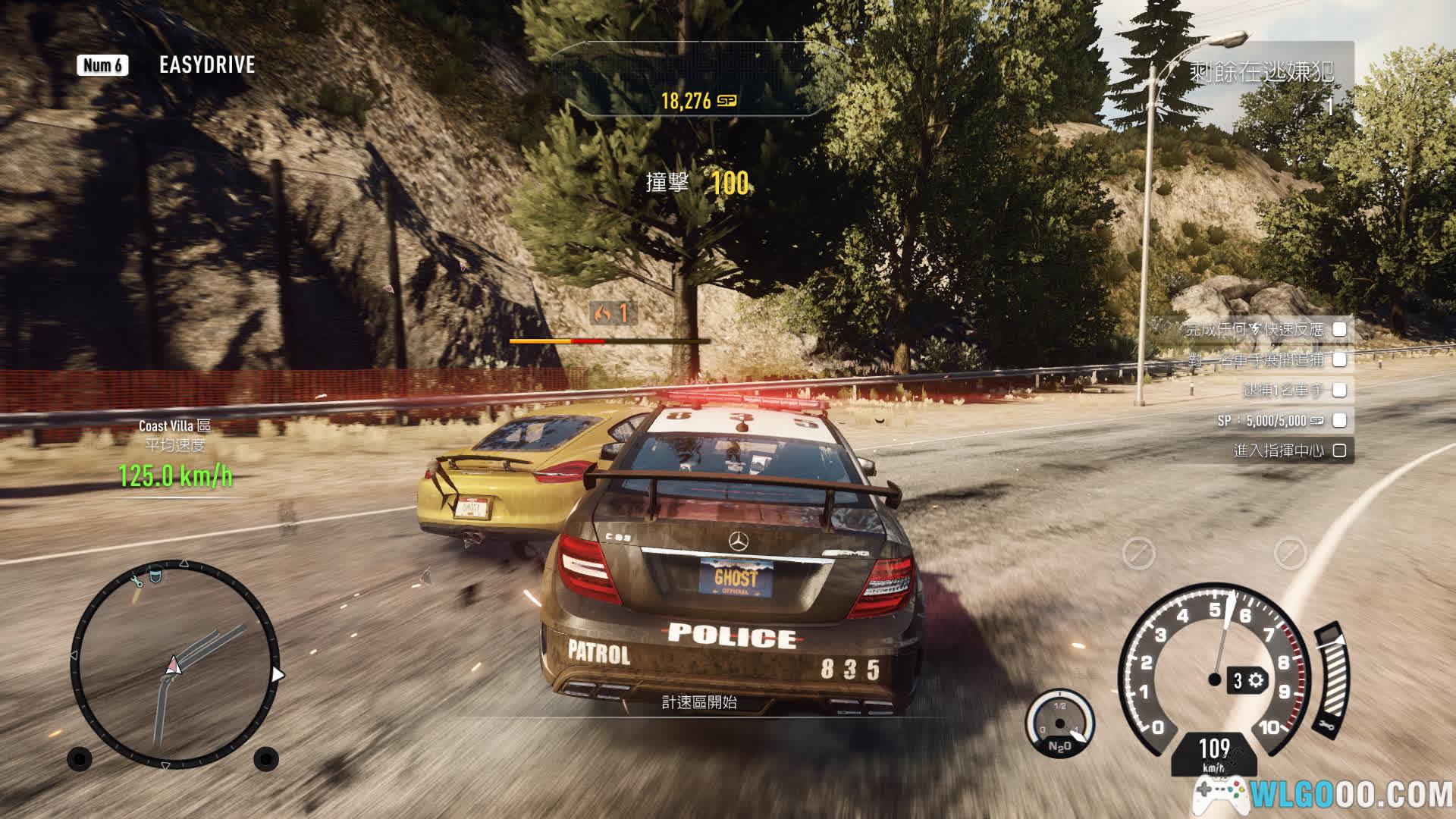Select the blue shield marker on minimap
Screen dimensions: 1456x819
pos(155,575)
